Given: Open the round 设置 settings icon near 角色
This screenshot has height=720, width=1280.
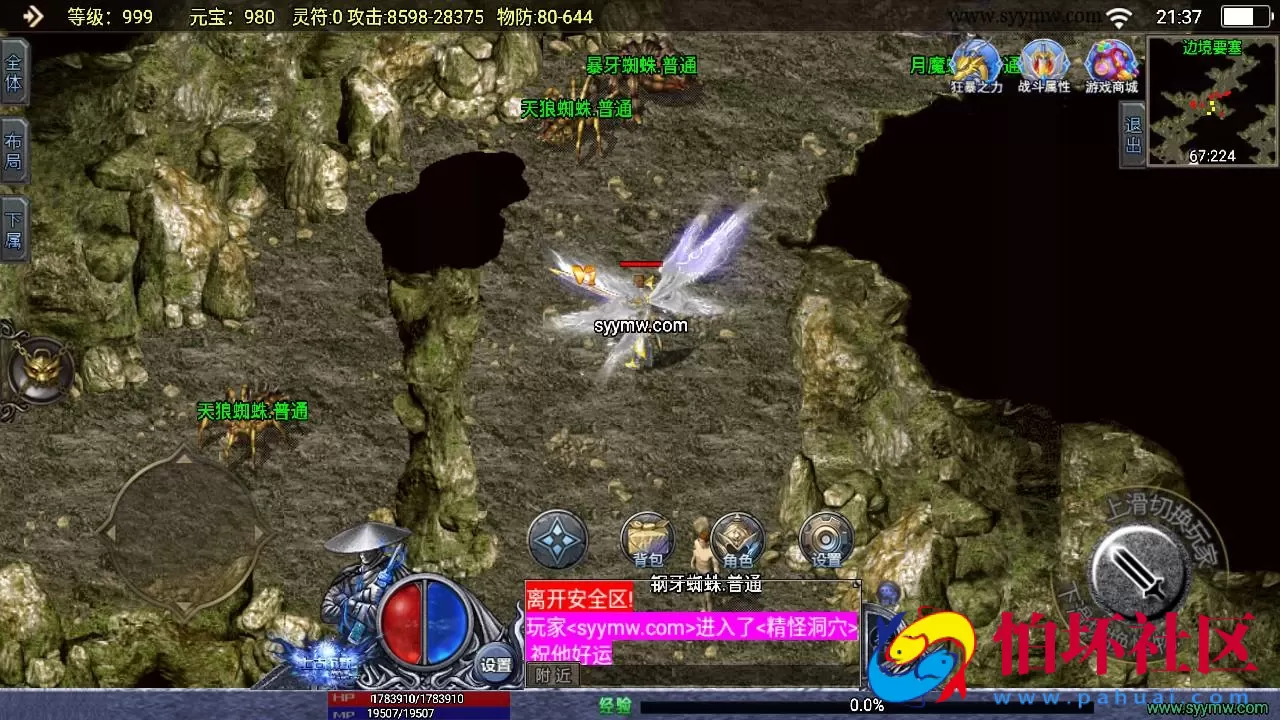Looking at the screenshot, I should click(827, 537).
